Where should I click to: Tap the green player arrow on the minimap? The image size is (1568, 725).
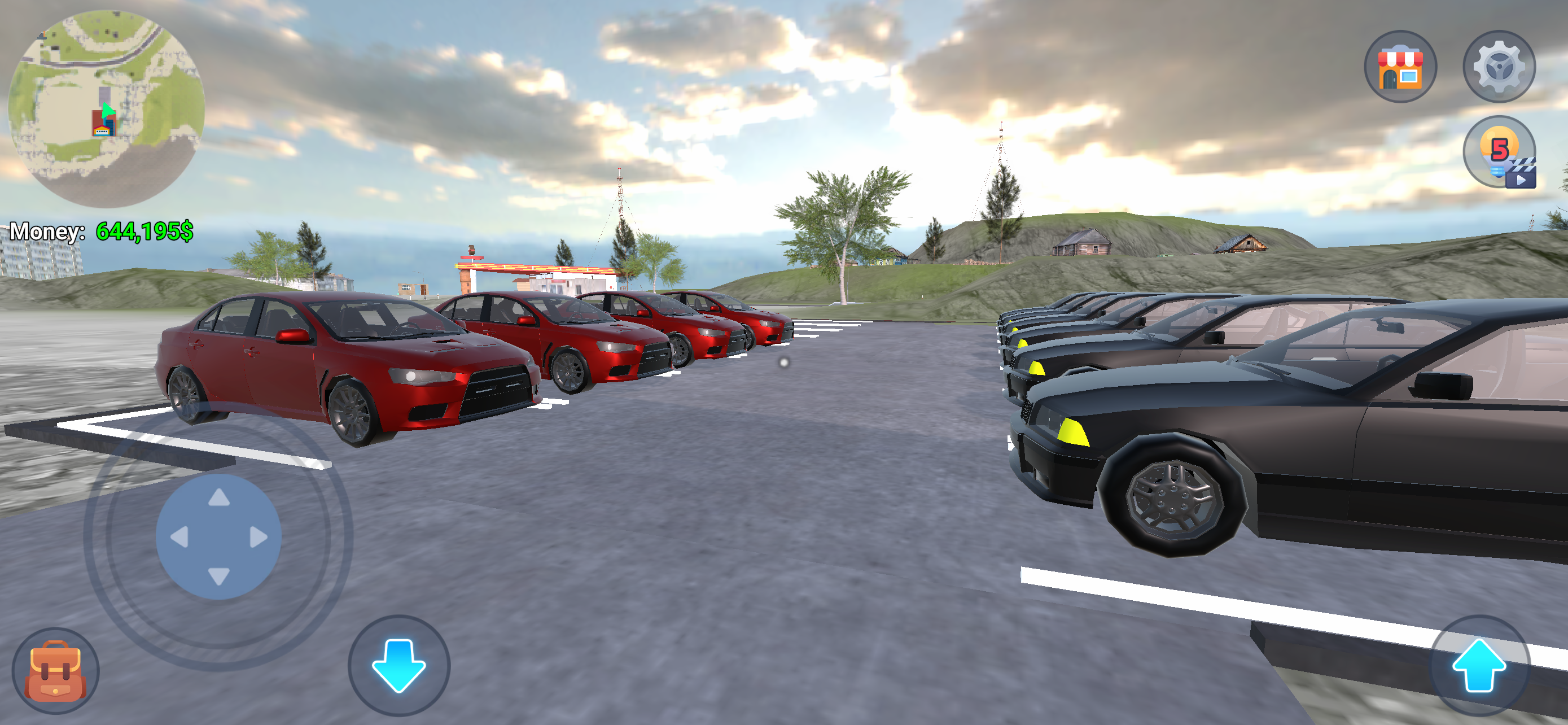[110, 111]
